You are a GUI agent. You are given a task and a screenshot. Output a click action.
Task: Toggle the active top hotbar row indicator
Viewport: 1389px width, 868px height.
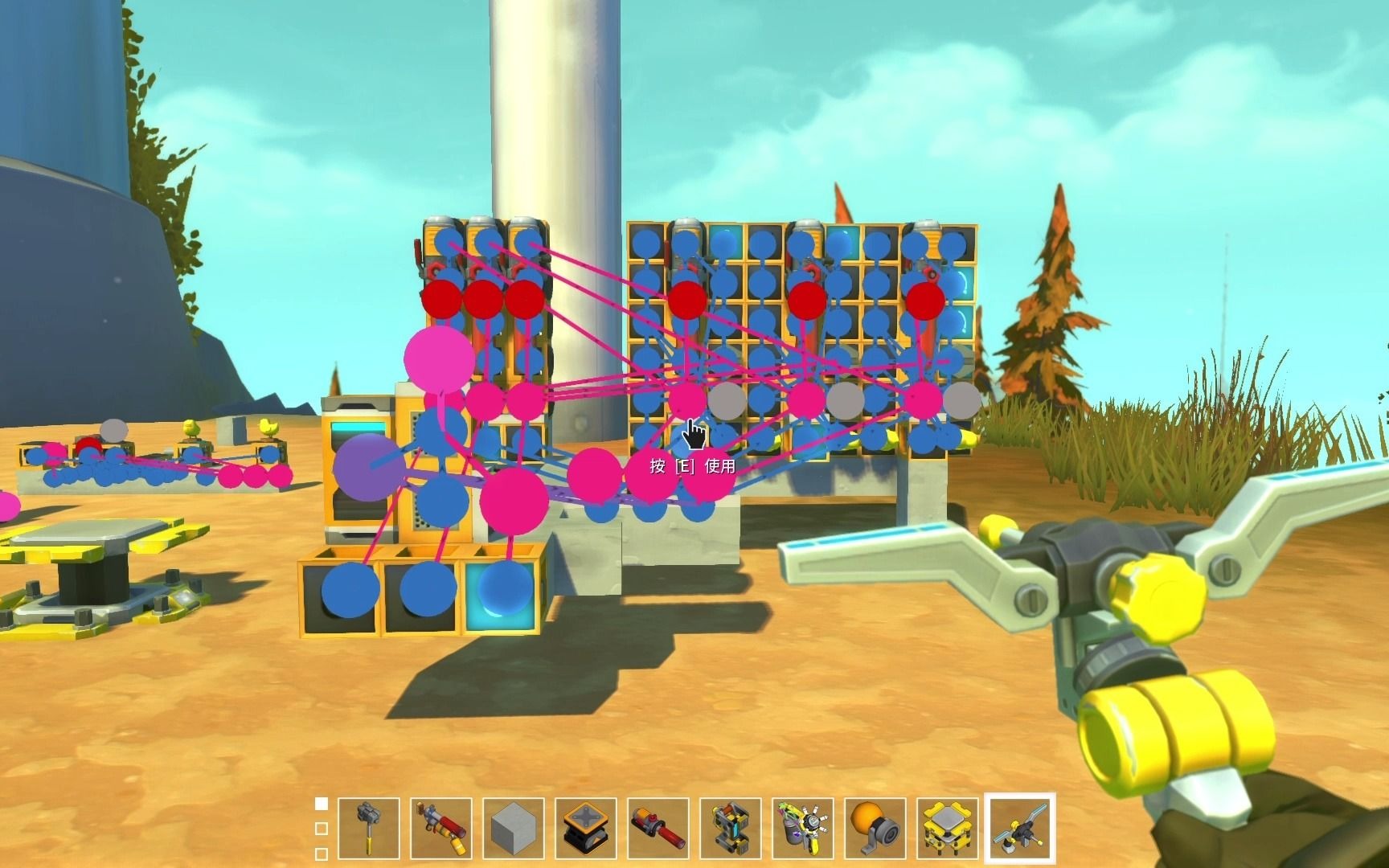coord(323,802)
